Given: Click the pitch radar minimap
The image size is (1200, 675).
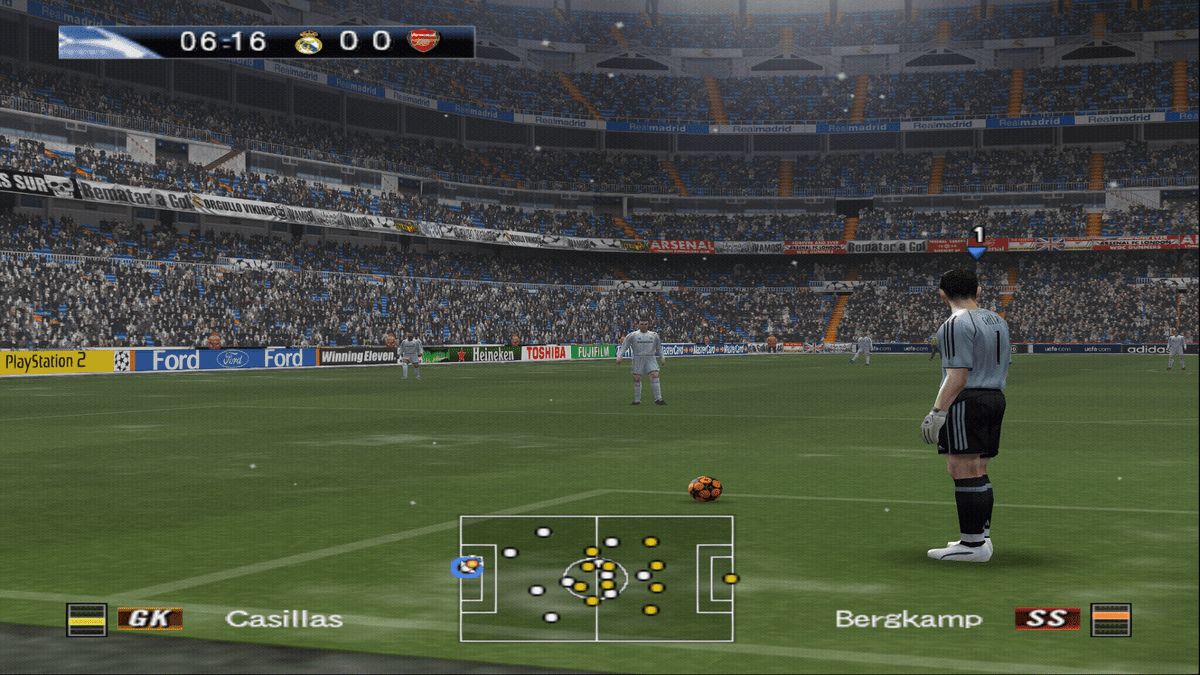Looking at the screenshot, I should point(596,578).
